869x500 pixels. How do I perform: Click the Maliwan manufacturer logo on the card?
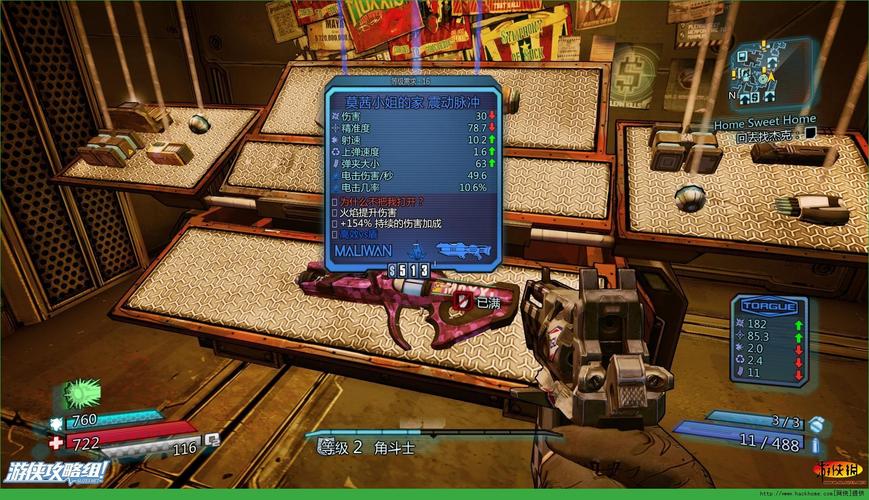363,249
